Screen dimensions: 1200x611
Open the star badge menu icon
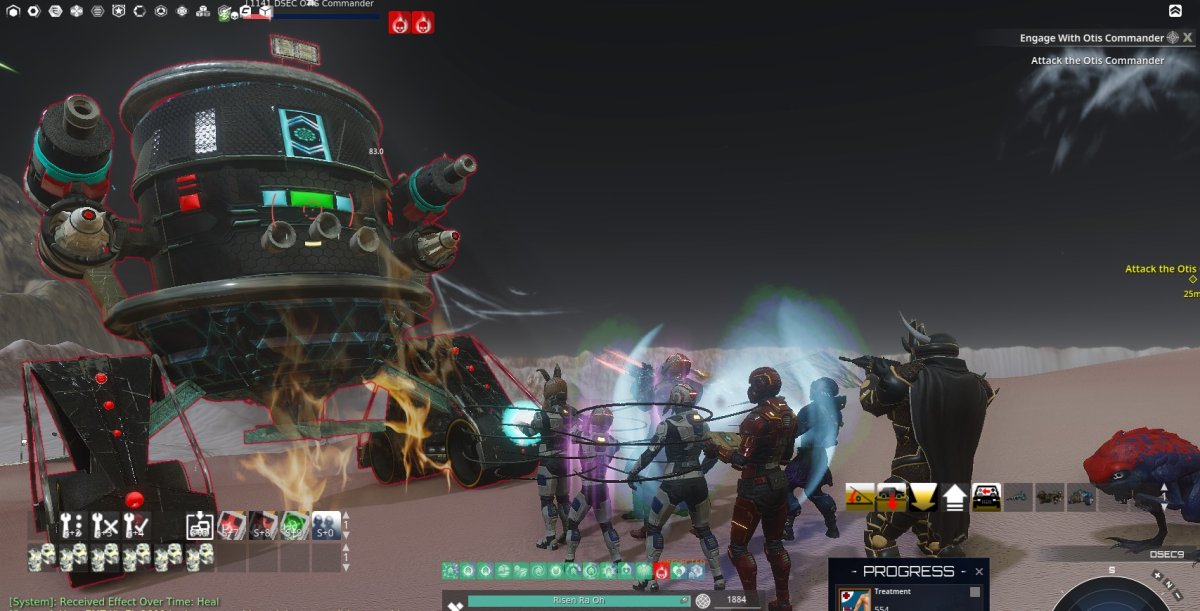coord(118,11)
